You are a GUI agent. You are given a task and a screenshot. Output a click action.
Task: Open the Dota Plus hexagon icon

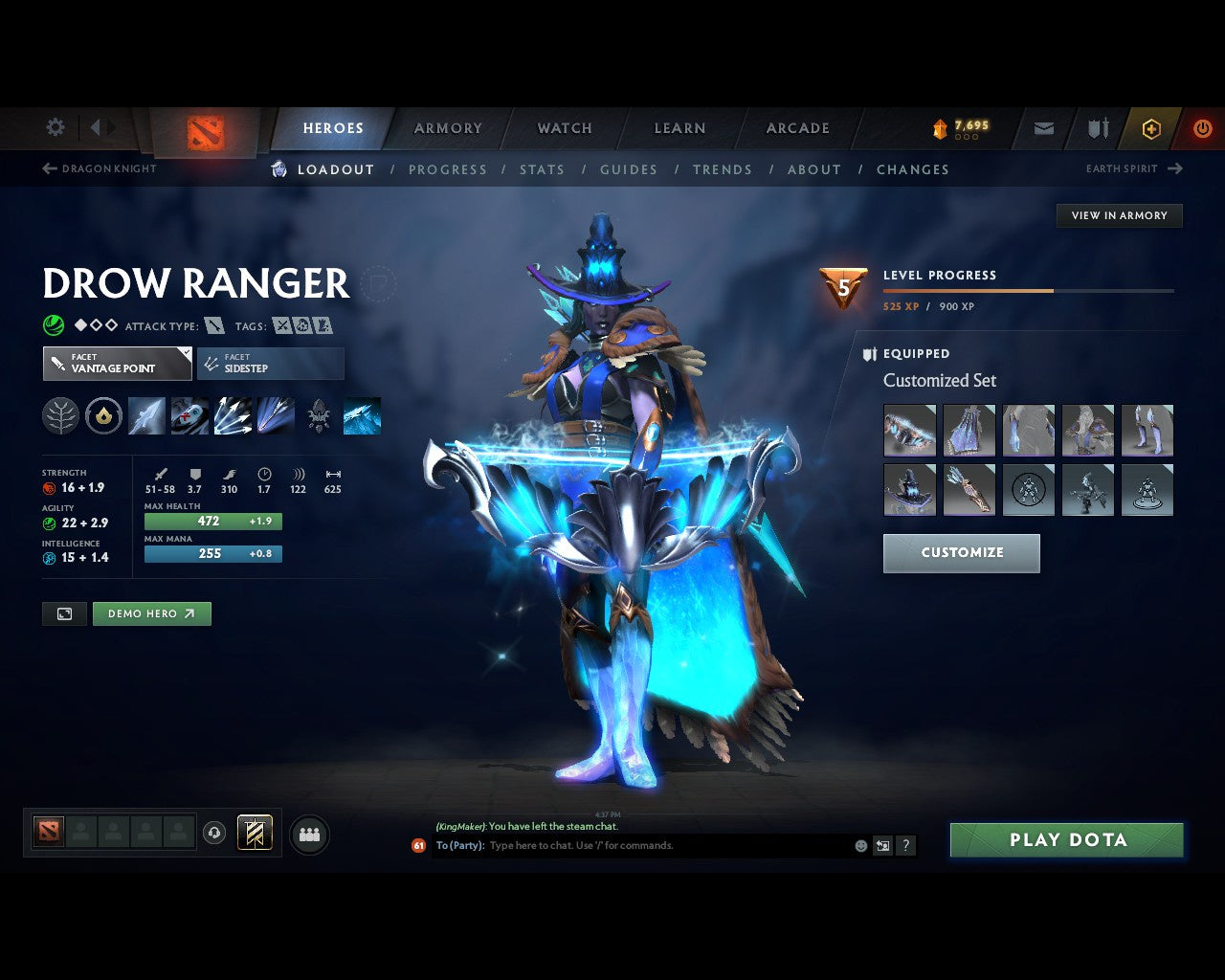coord(1150,127)
